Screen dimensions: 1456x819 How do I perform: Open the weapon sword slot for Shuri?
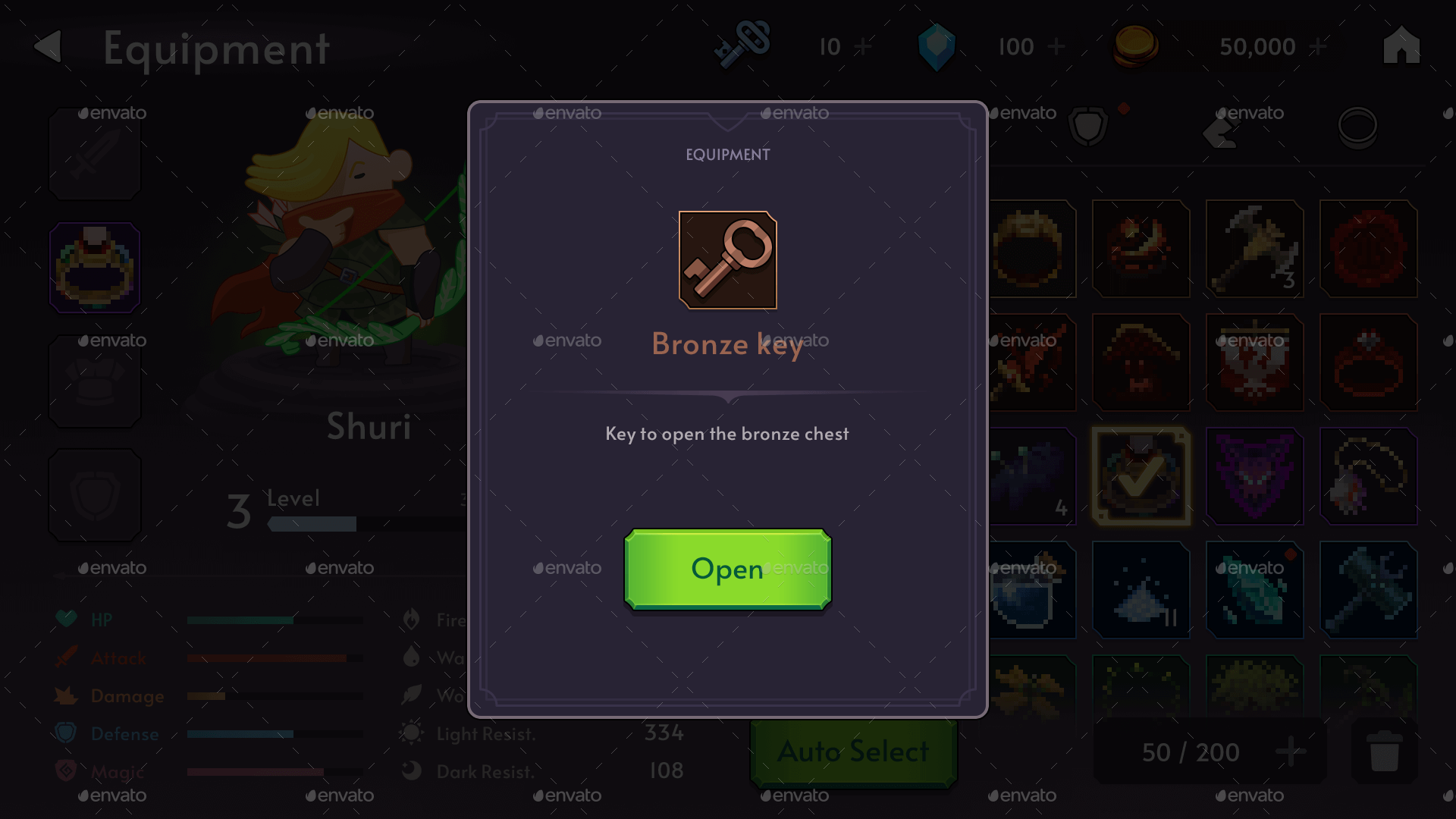(94, 154)
